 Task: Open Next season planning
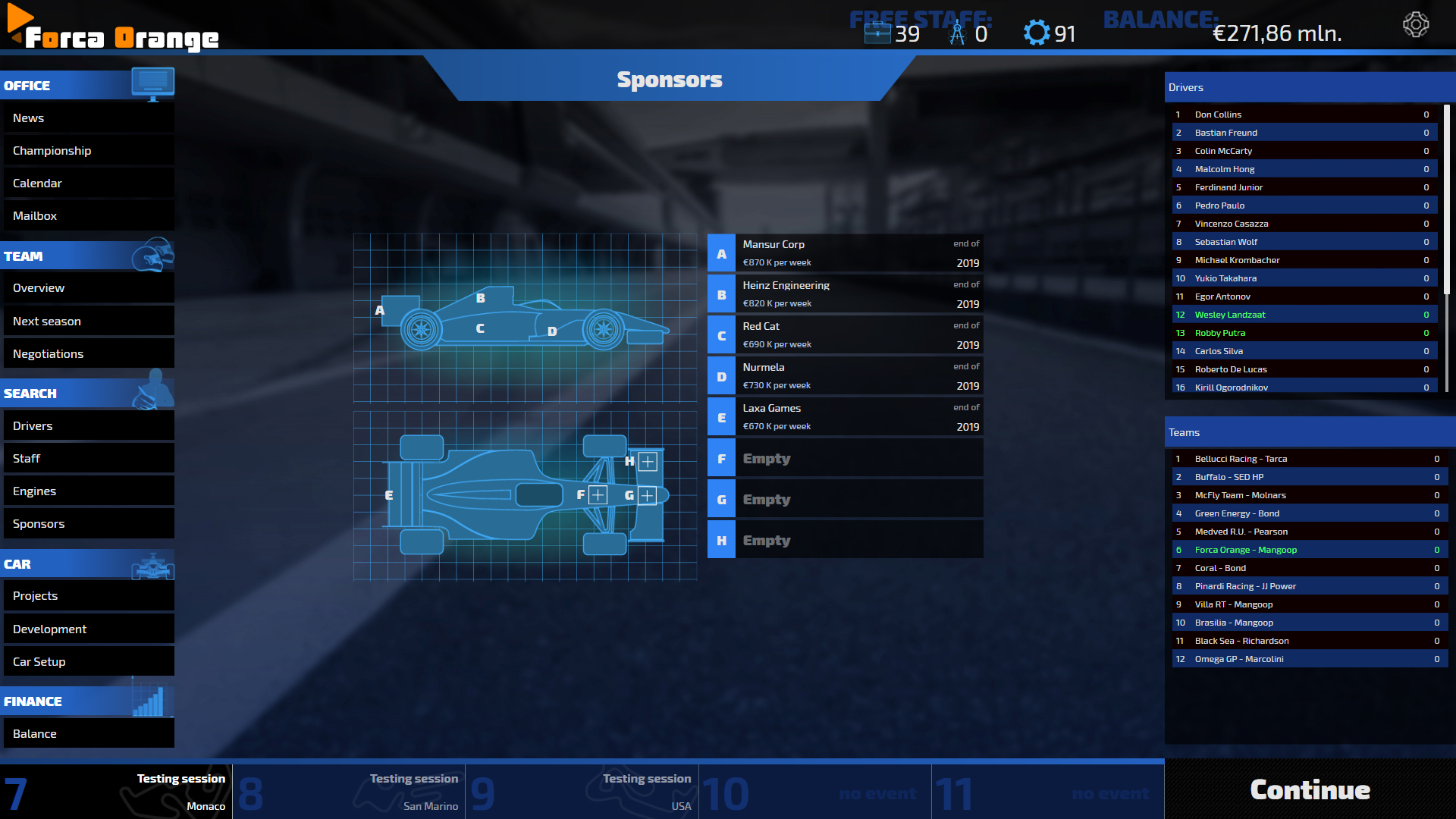pyautogui.click(x=88, y=322)
